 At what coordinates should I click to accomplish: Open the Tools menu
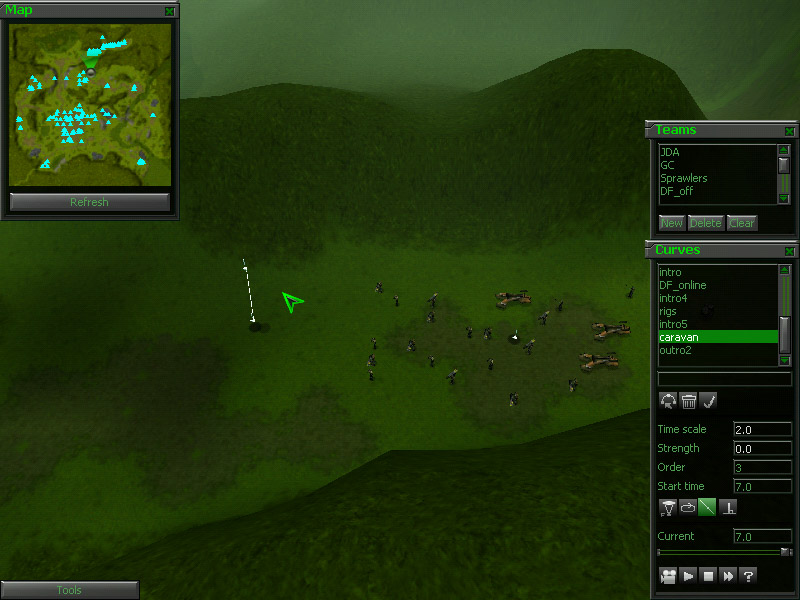[x=69, y=590]
